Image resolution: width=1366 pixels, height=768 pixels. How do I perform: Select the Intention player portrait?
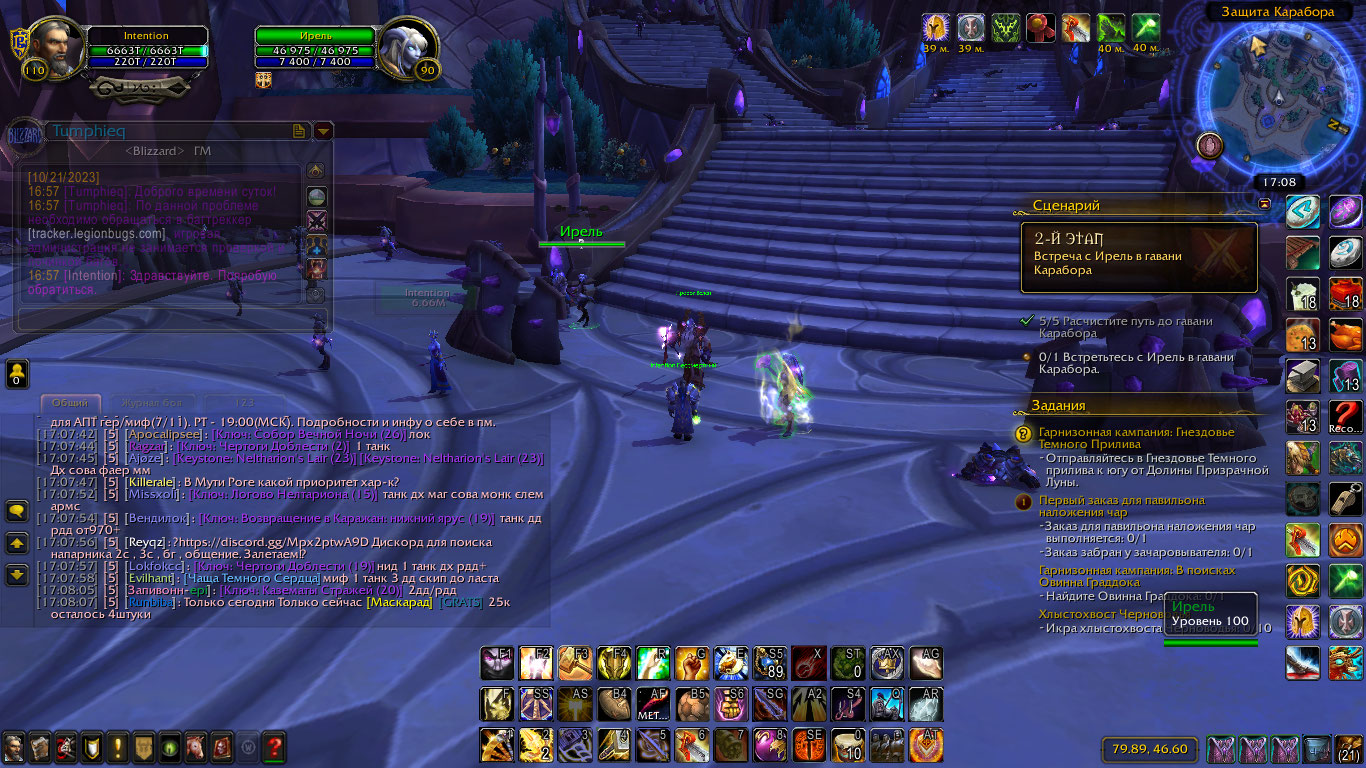[54, 47]
